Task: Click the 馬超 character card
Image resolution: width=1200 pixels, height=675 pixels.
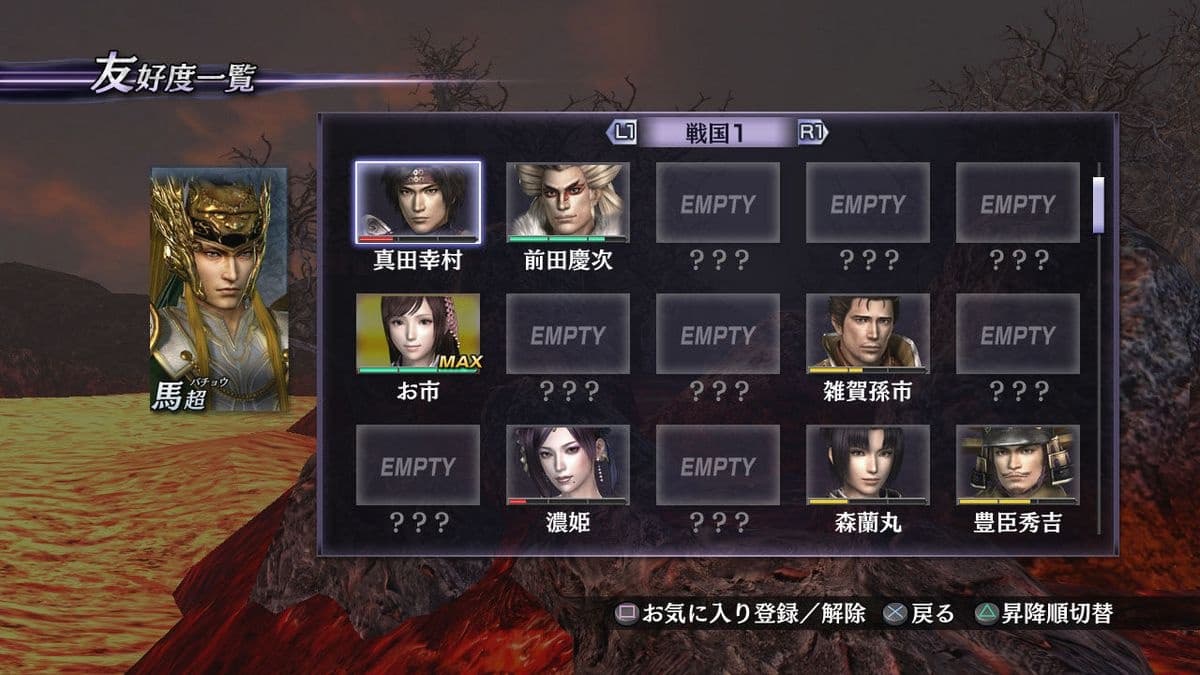Action: click(219, 290)
